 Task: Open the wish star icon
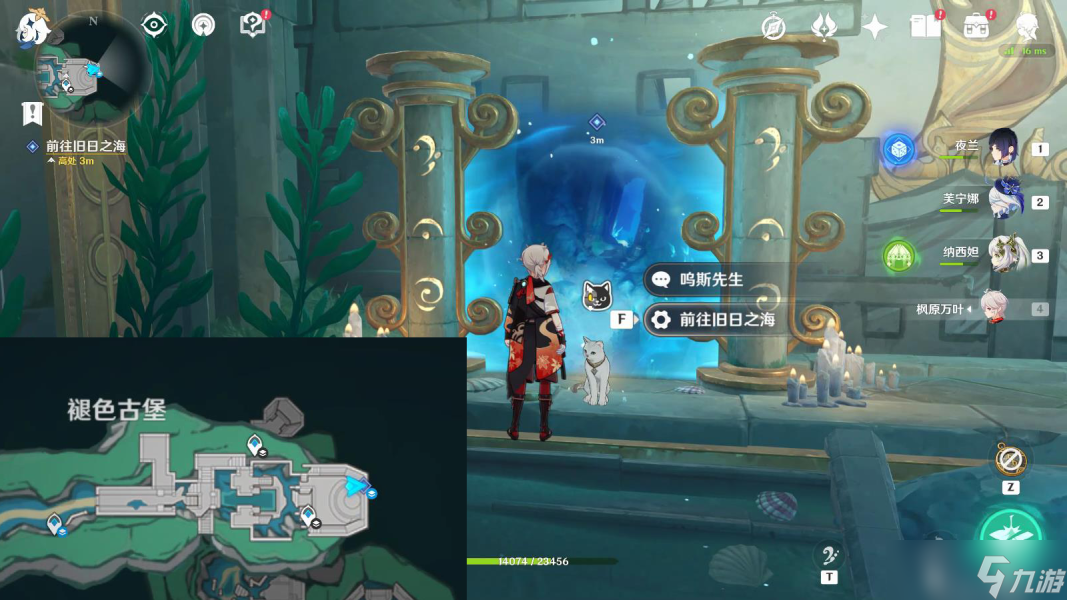[875, 27]
